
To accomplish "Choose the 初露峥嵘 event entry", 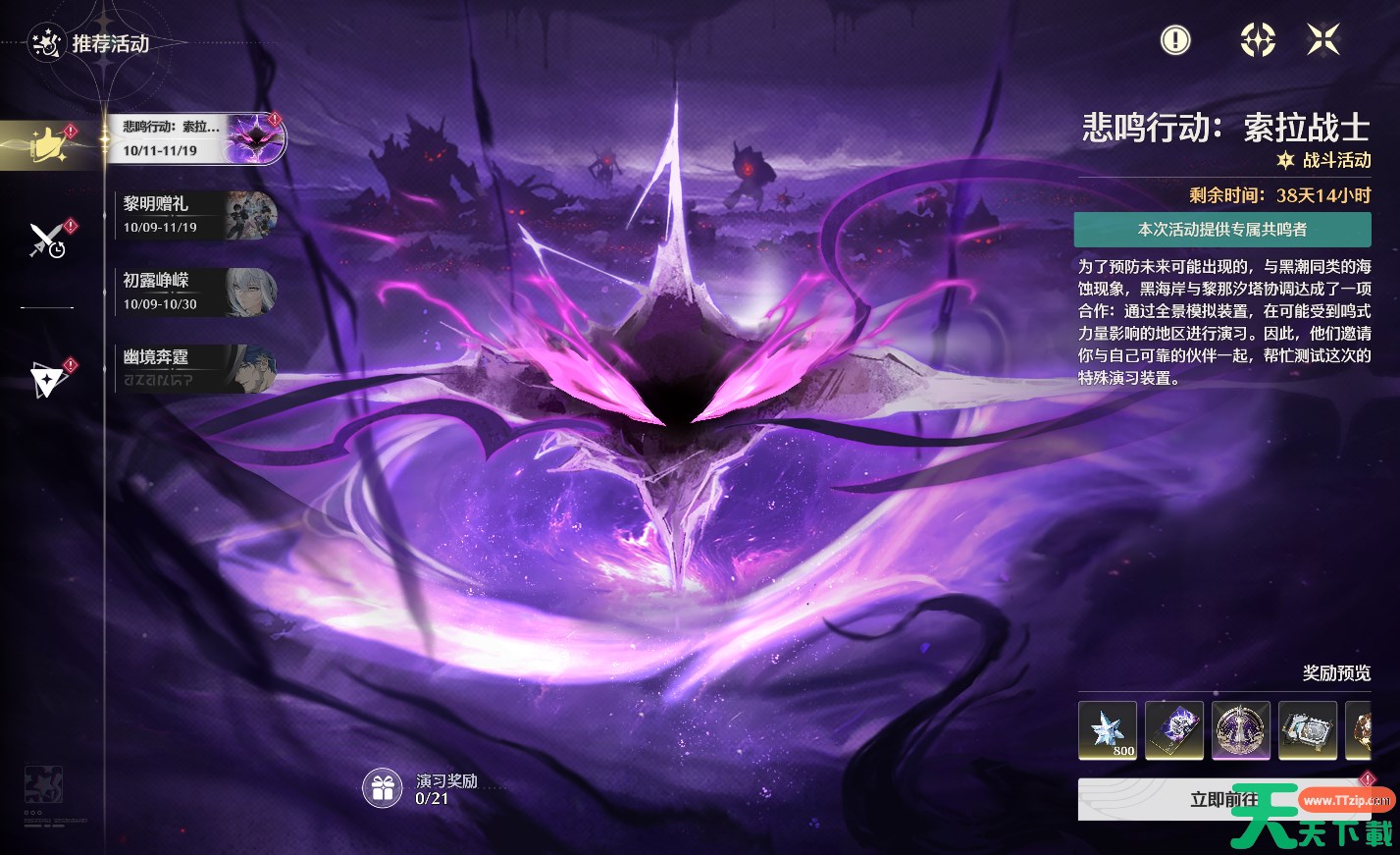I will (194, 292).
